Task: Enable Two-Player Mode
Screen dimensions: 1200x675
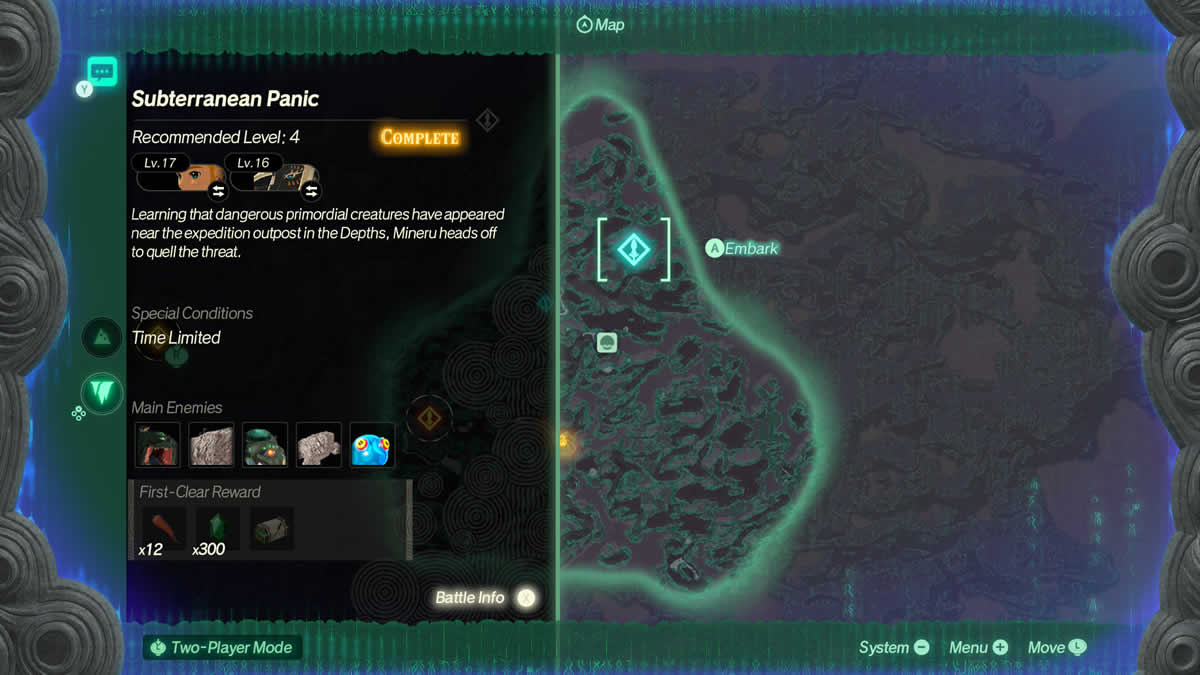Action: (x=221, y=647)
